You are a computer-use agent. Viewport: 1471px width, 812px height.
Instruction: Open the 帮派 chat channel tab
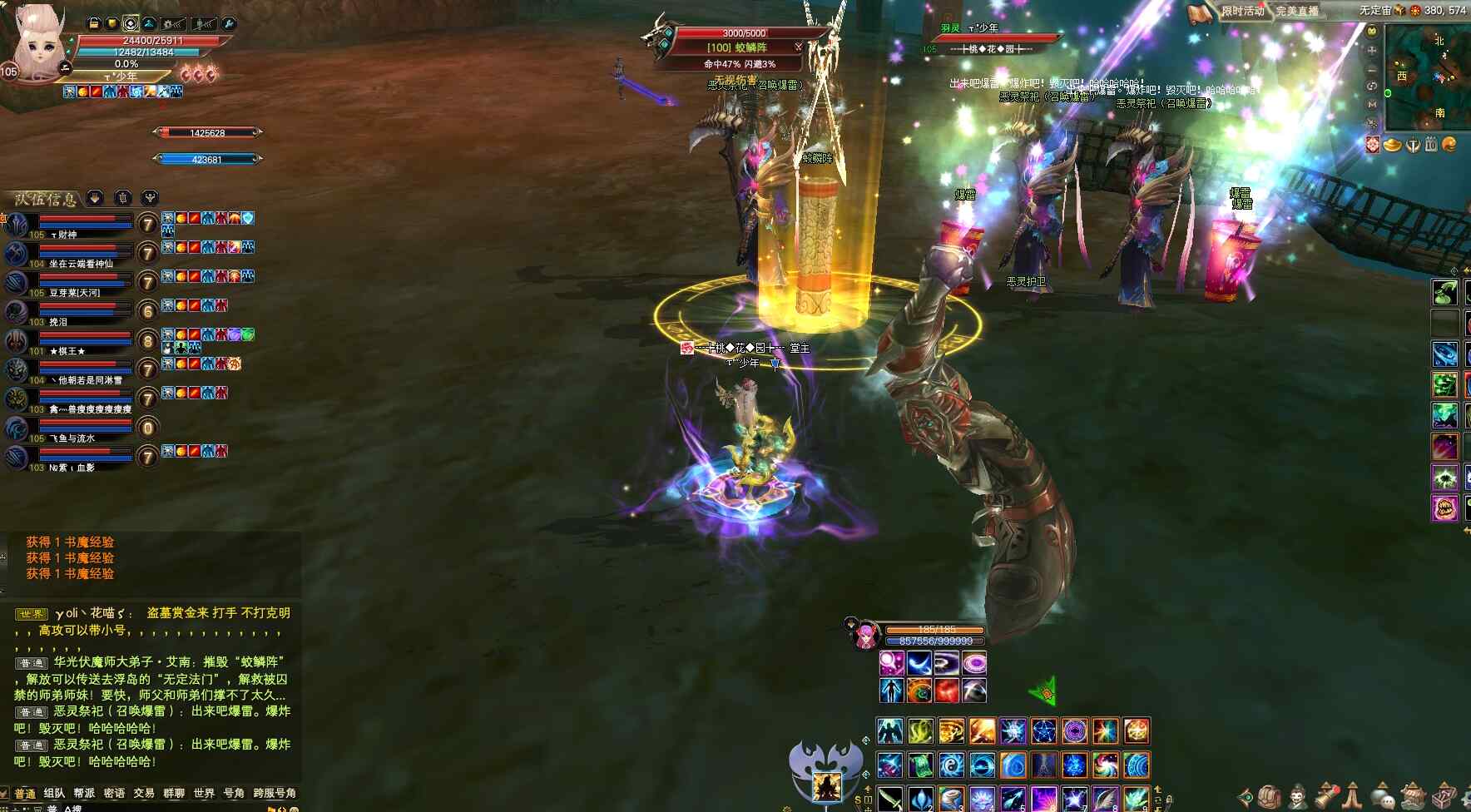tap(84, 793)
